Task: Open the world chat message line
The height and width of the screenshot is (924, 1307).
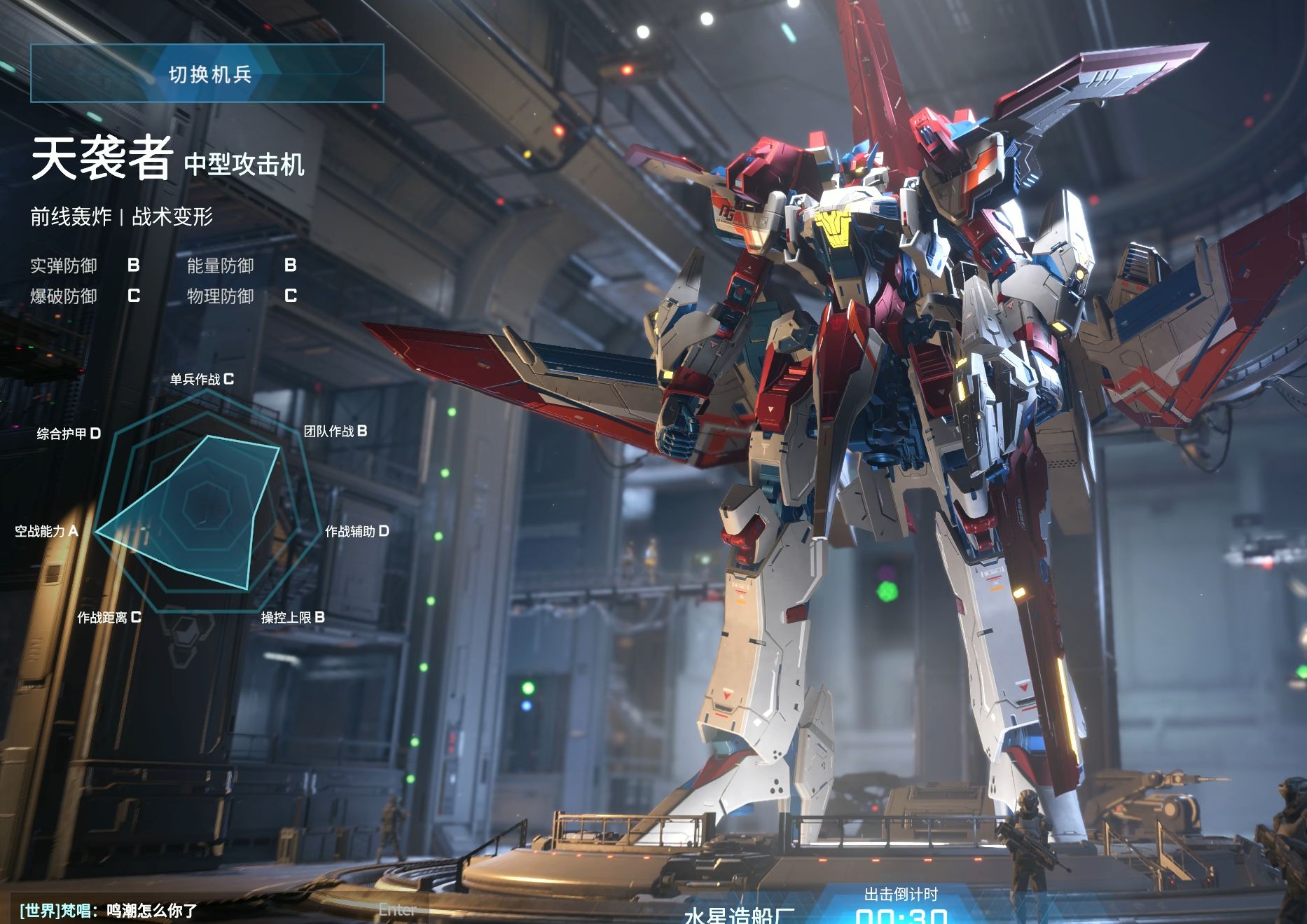Action: tap(109, 911)
